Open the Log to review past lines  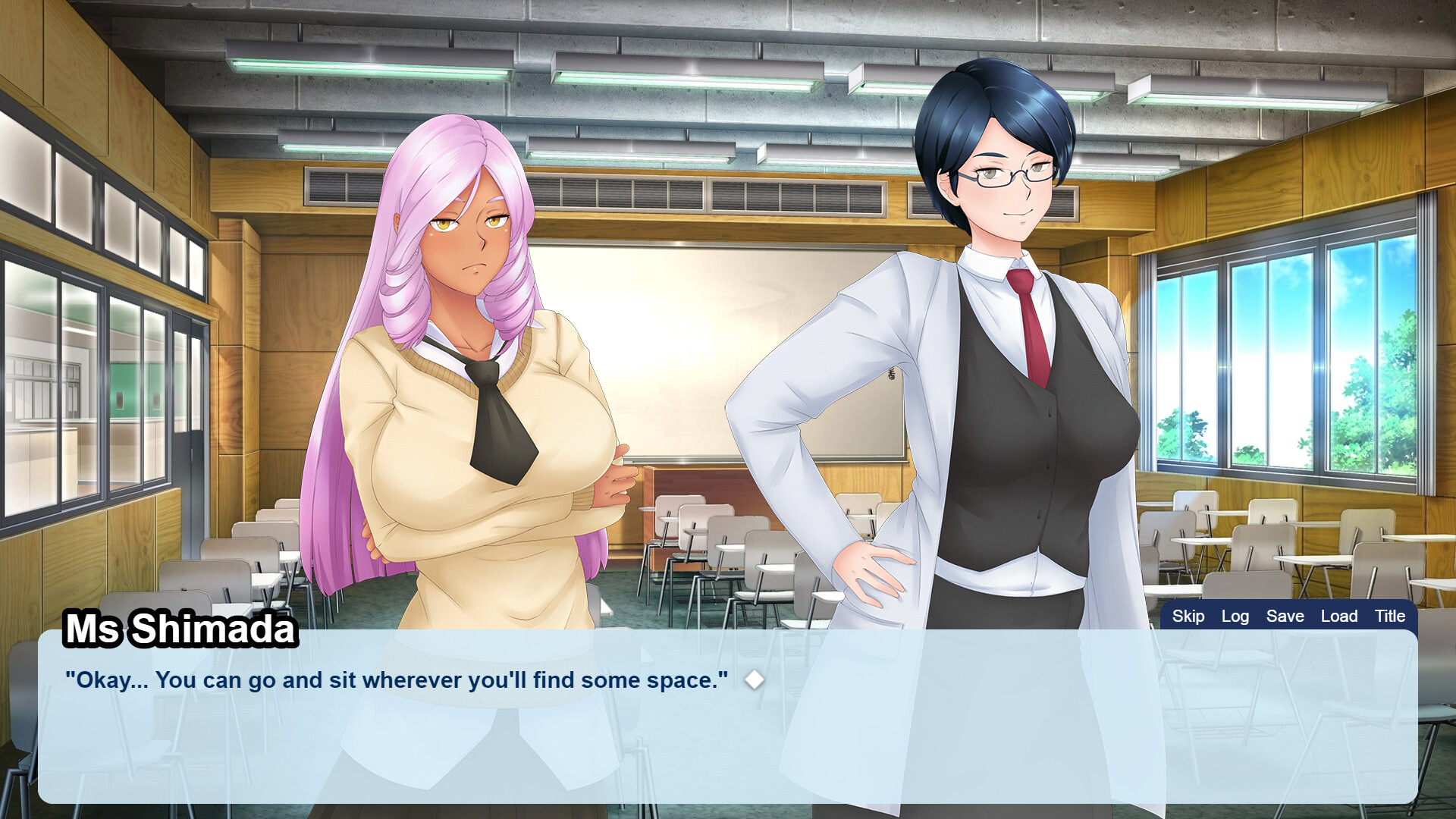[1235, 617]
